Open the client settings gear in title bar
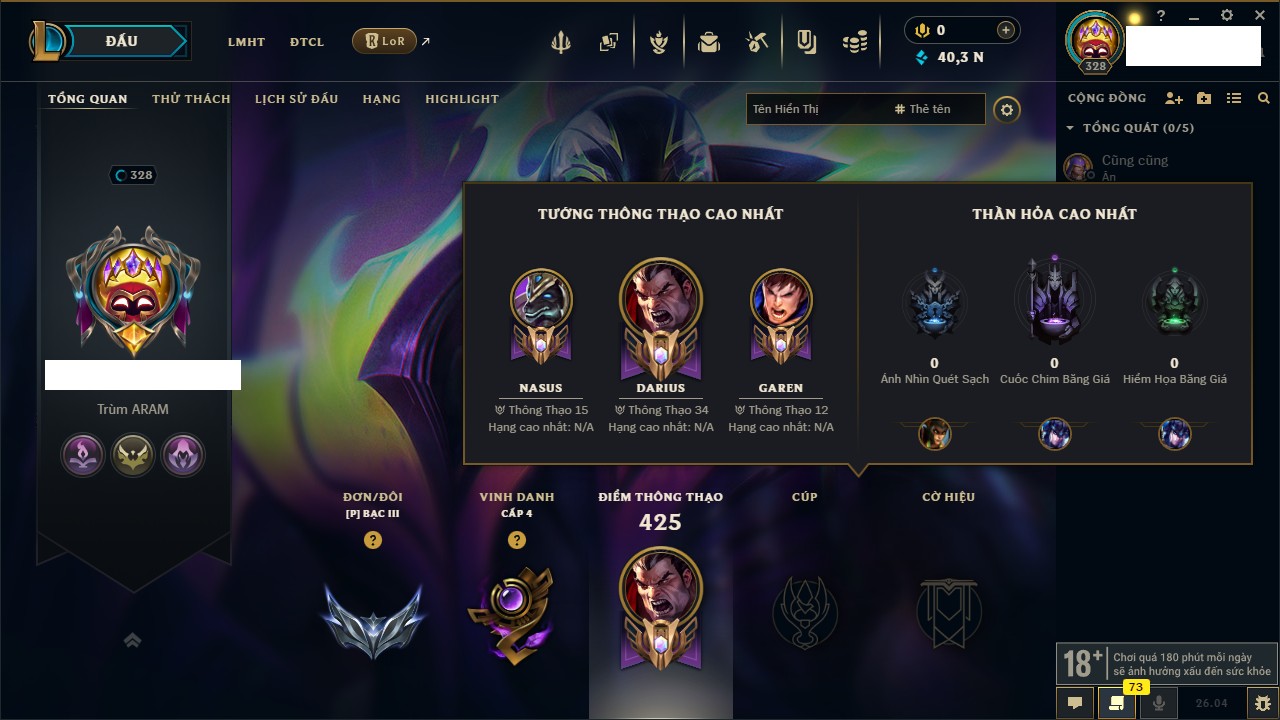 (1227, 16)
